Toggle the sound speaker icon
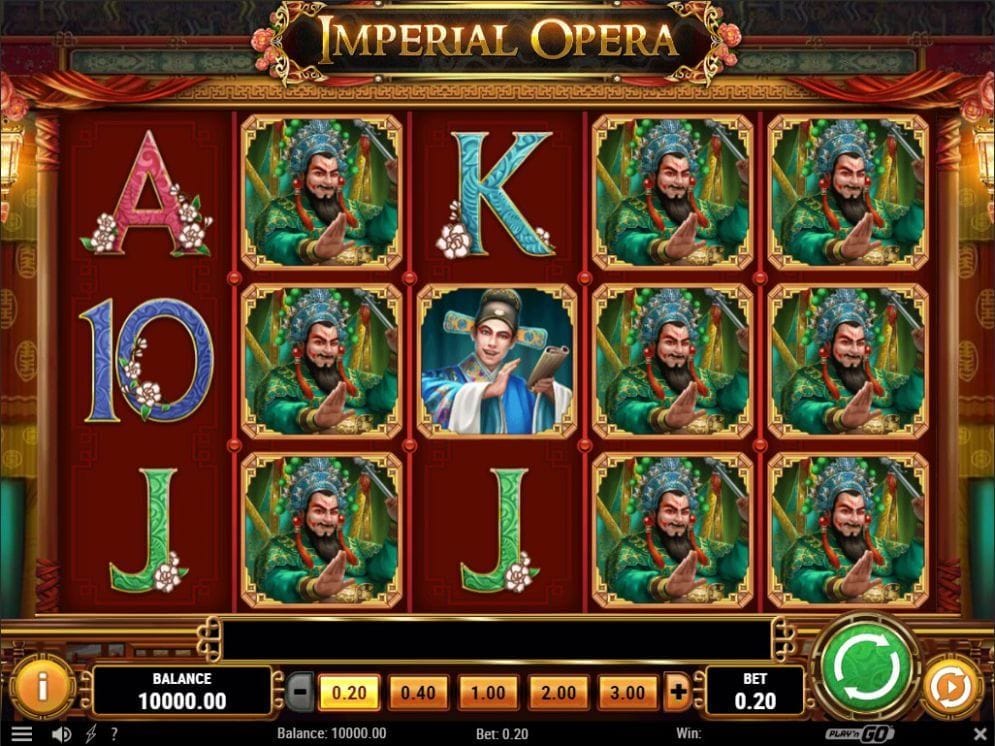 [x=61, y=734]
